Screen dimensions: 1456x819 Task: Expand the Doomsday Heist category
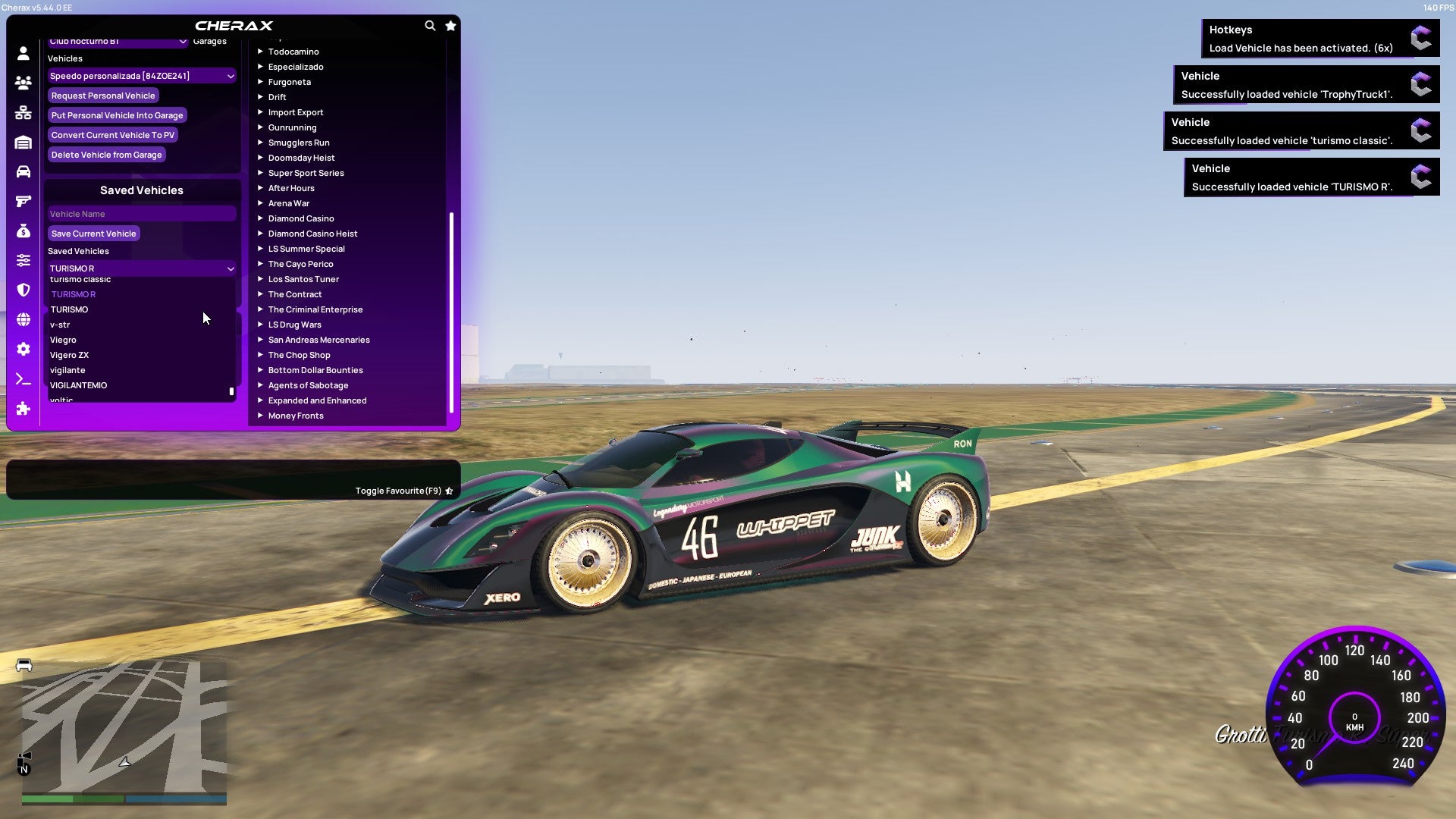coord(300,158)
